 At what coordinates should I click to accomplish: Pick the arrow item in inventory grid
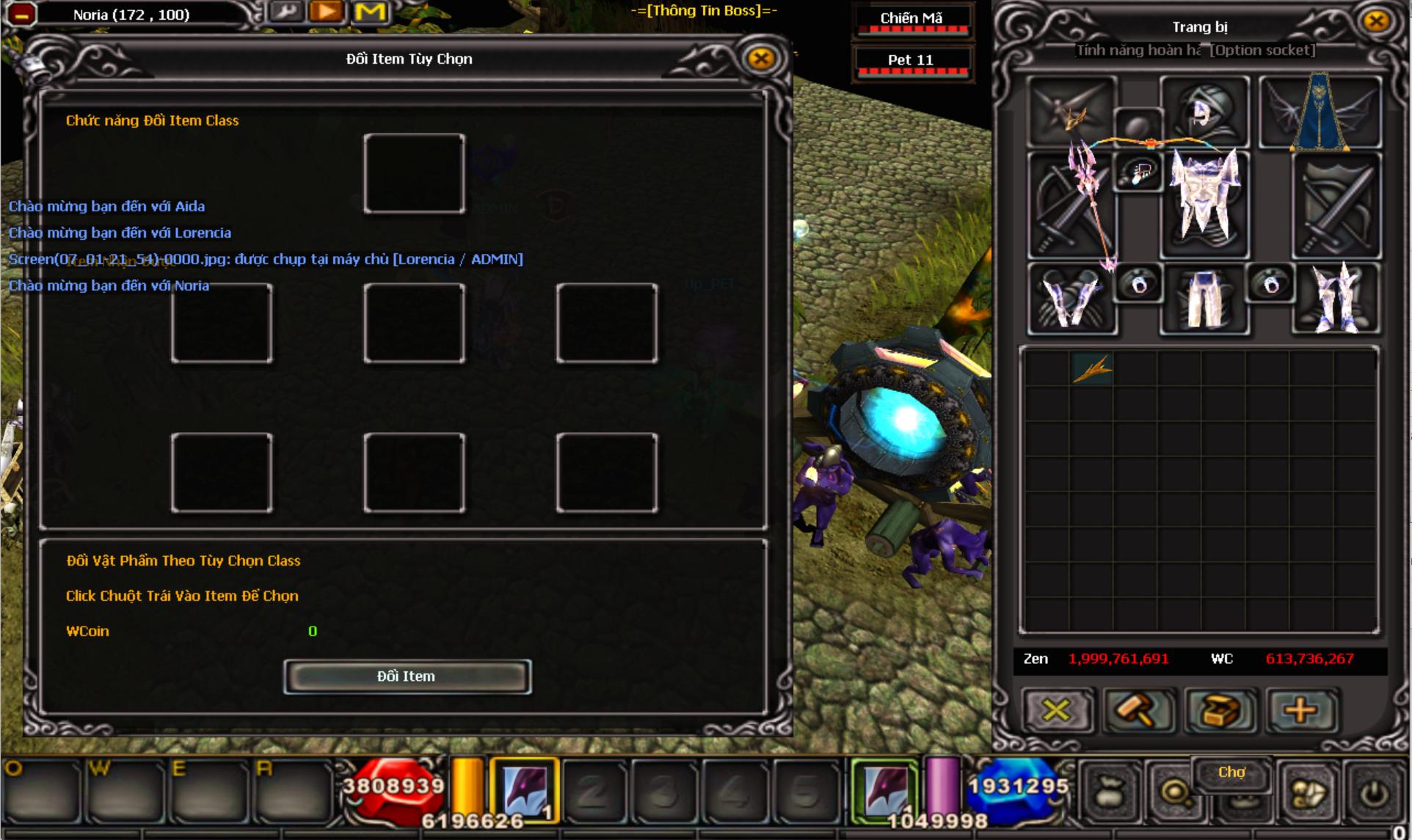point(1092,369)
